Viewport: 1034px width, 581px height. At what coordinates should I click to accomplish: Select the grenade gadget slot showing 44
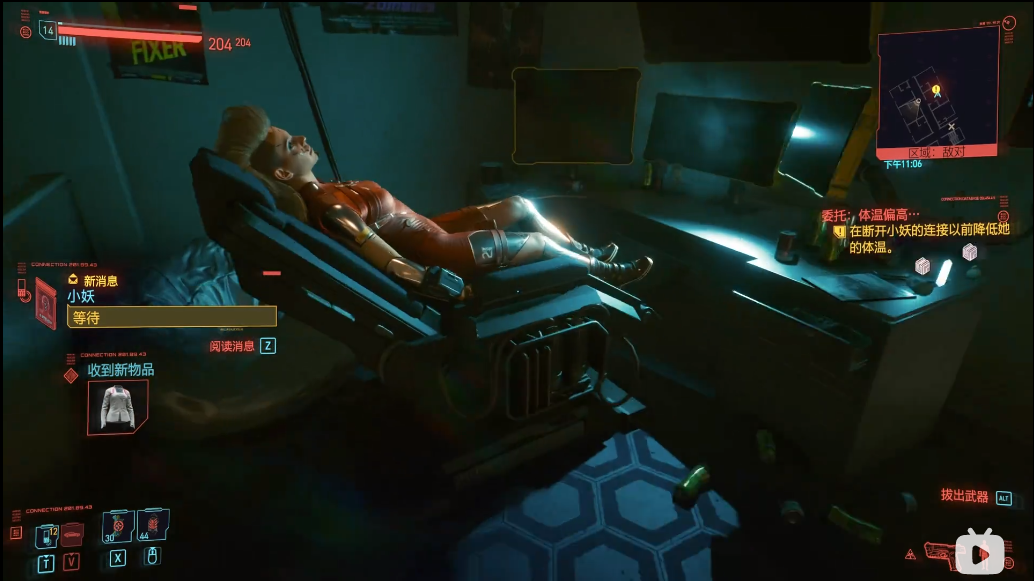152,527
